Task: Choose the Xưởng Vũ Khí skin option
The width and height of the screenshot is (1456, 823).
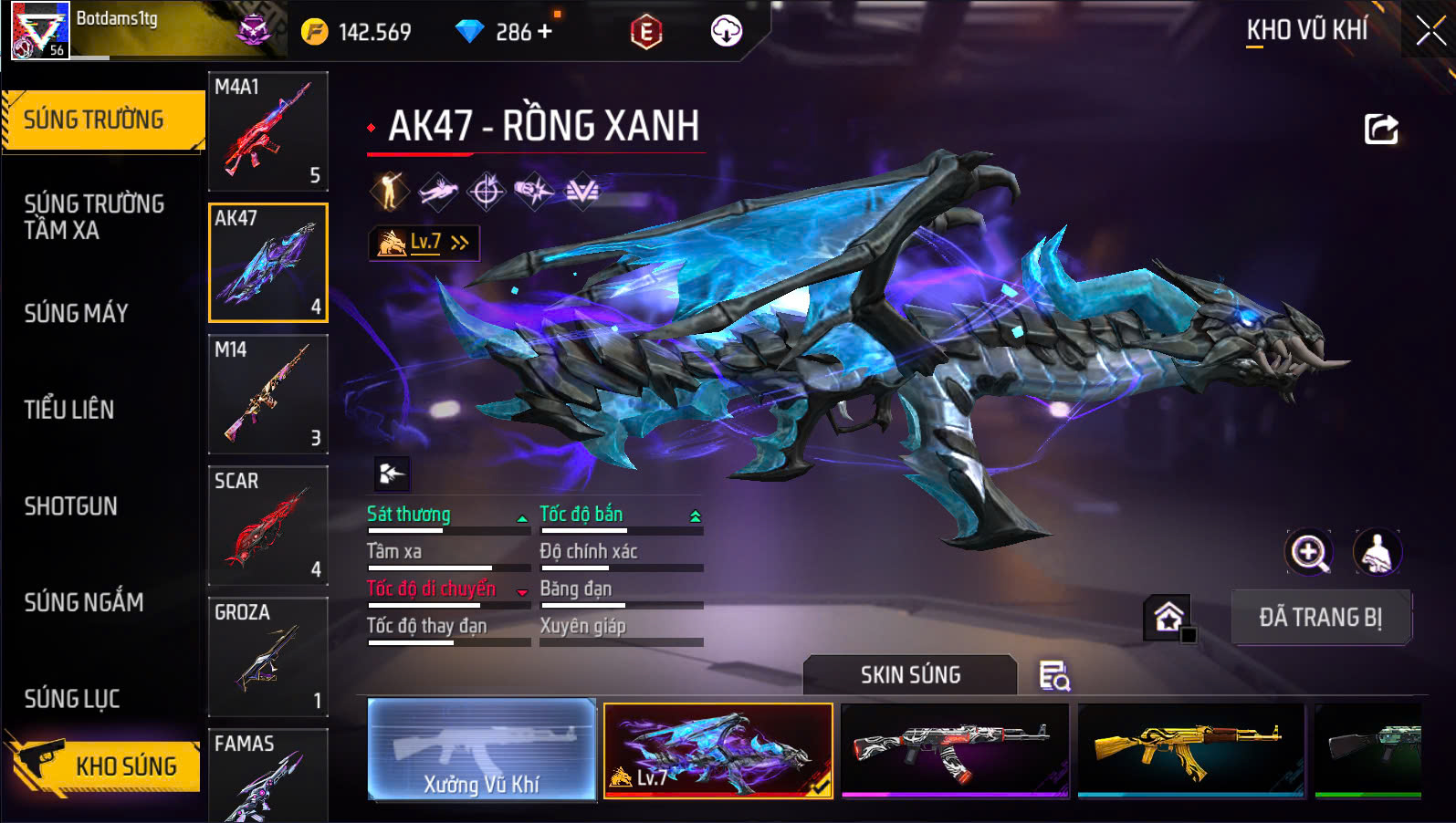Action: [x=482, y=750]
